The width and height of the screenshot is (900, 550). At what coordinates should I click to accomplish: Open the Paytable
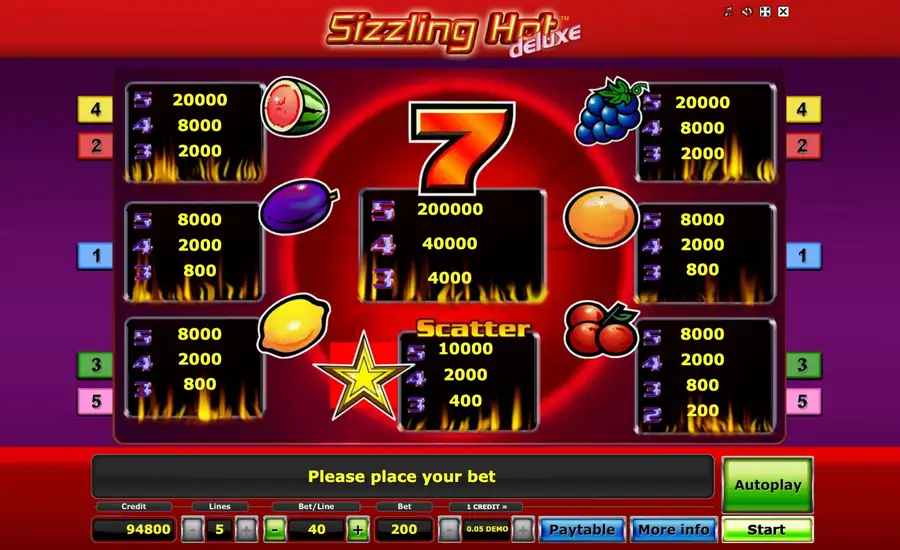point(583,529)
